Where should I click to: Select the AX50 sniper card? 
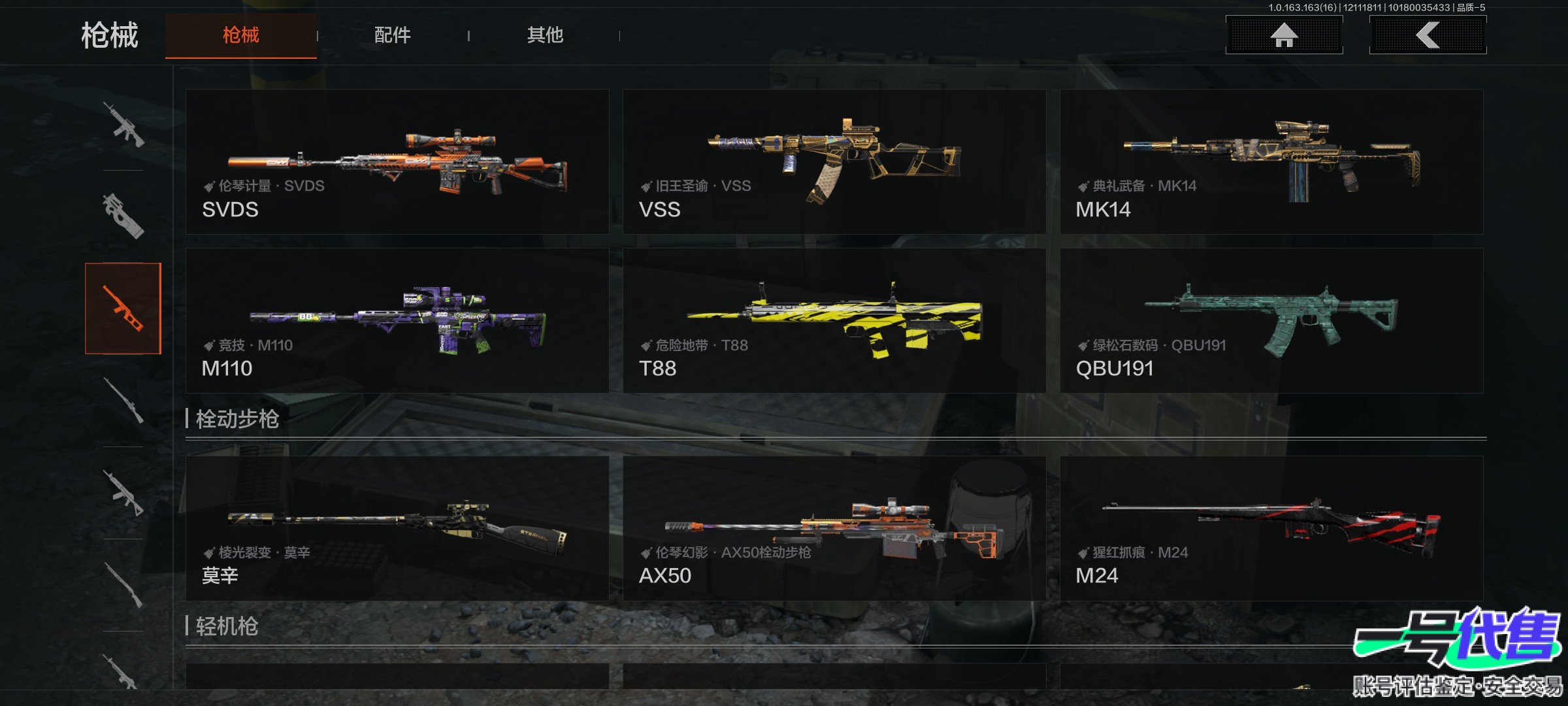834,528
